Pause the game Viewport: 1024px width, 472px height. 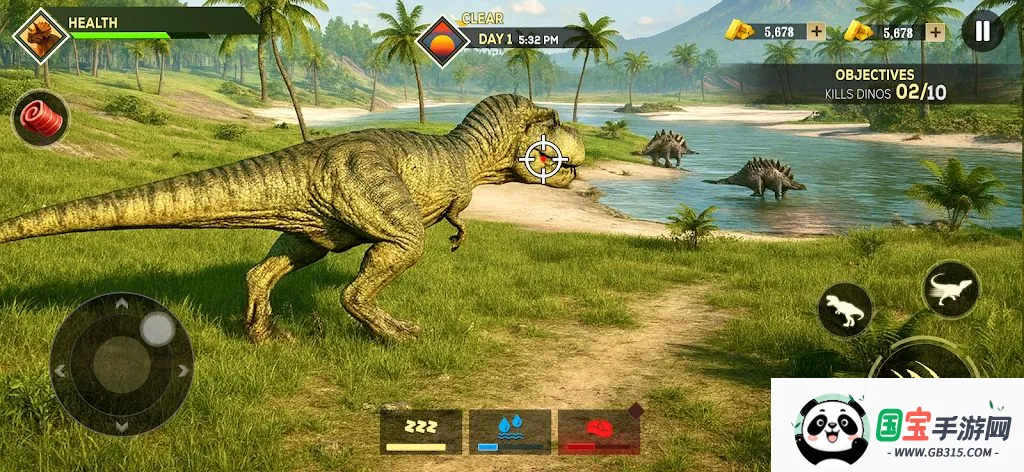click(982, 31)
